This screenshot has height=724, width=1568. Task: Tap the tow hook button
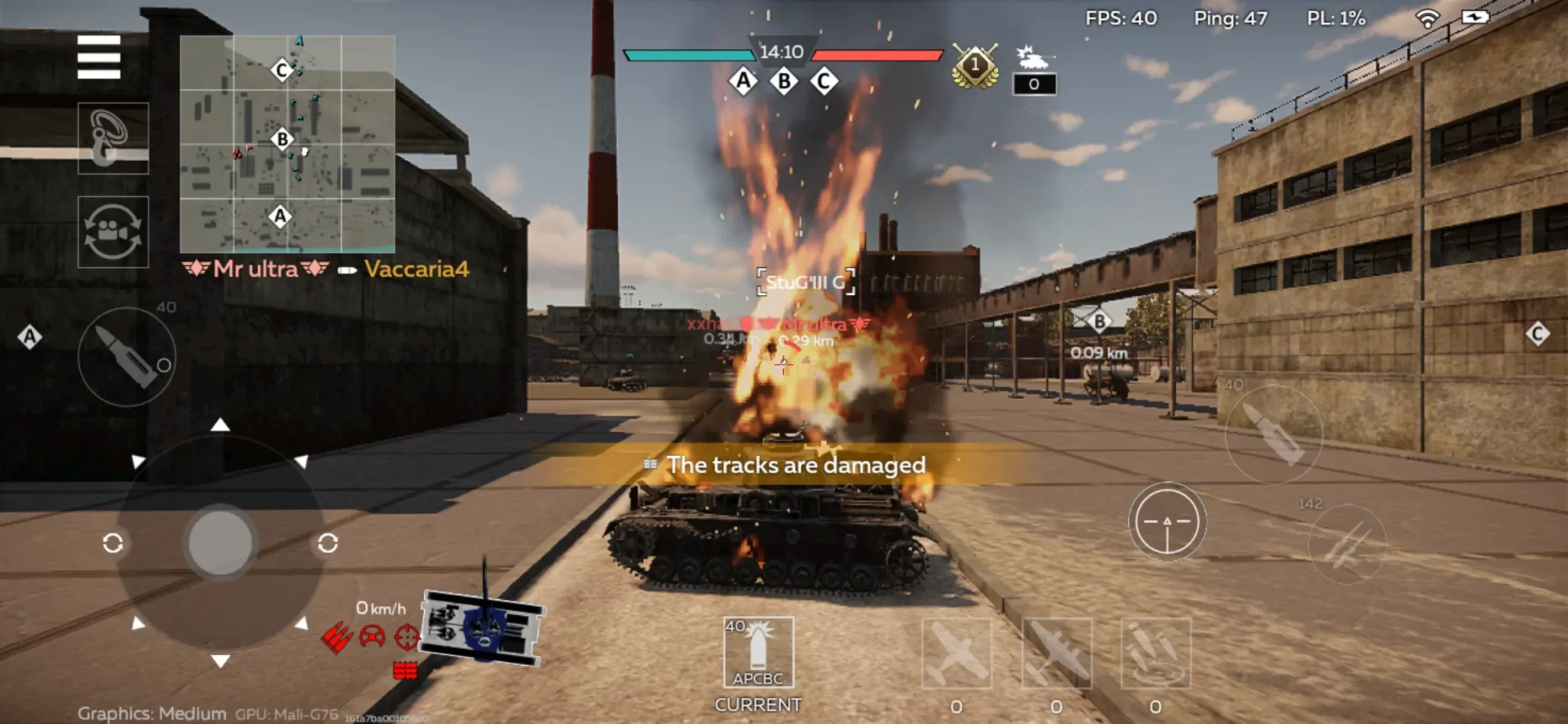(x=113, y=138)
